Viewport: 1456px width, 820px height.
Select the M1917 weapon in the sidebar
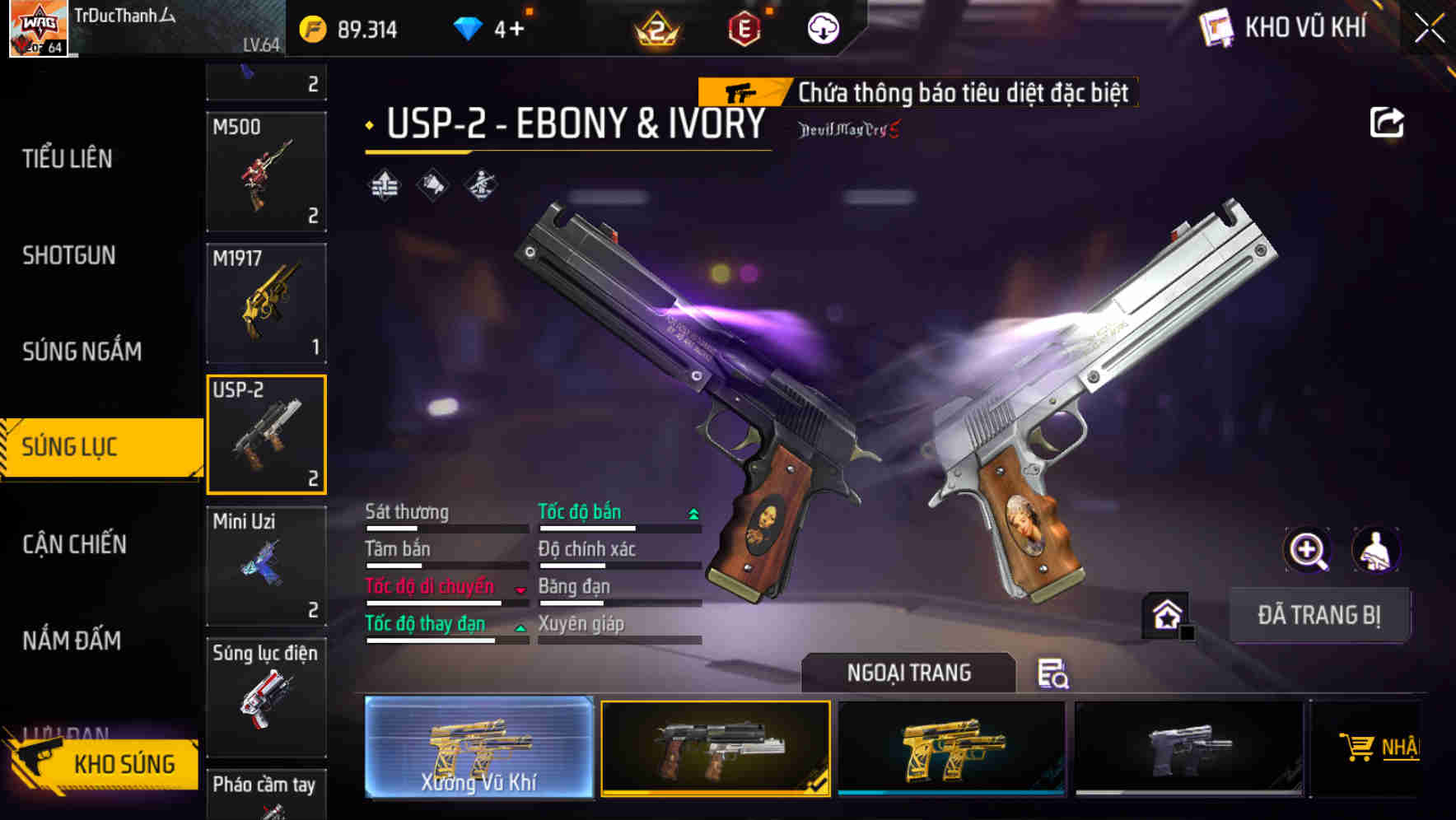pyautogui.click(x=267, y=303)
